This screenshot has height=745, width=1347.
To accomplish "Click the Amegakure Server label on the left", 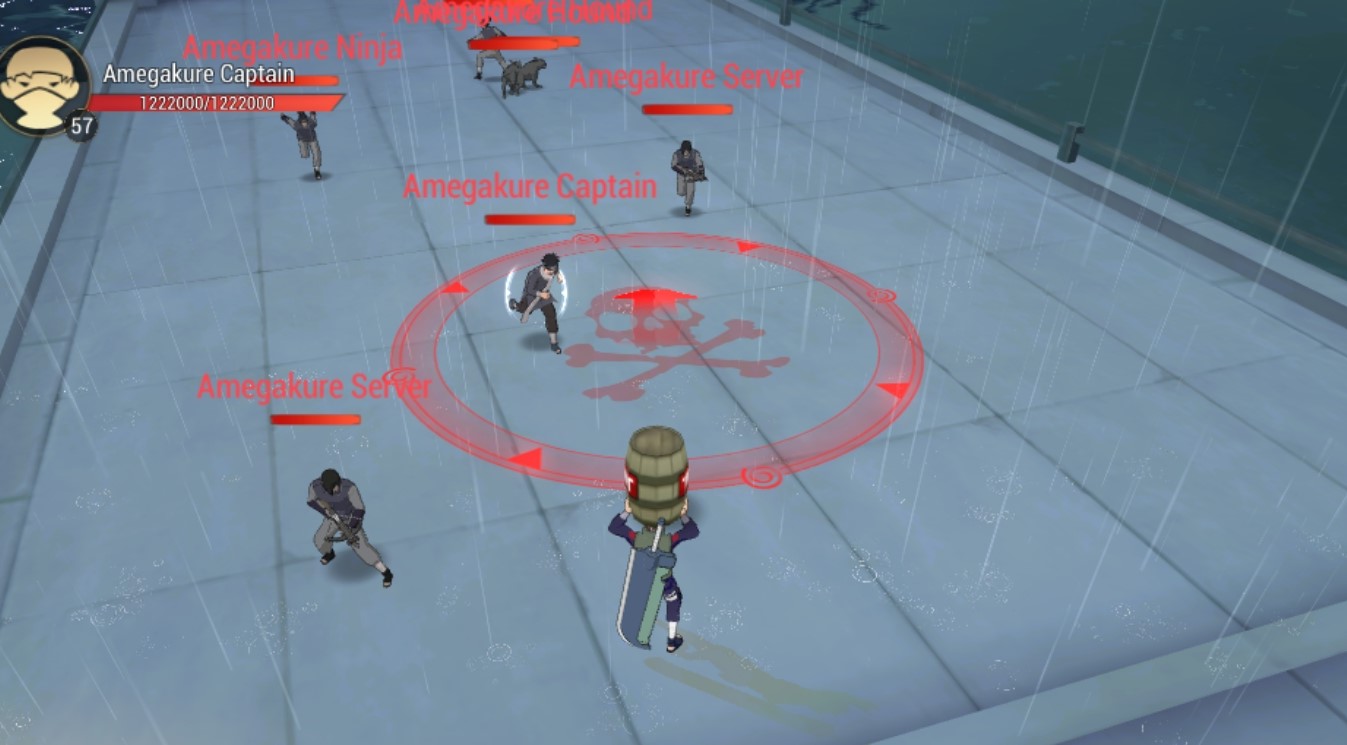I will coord(314,385).
